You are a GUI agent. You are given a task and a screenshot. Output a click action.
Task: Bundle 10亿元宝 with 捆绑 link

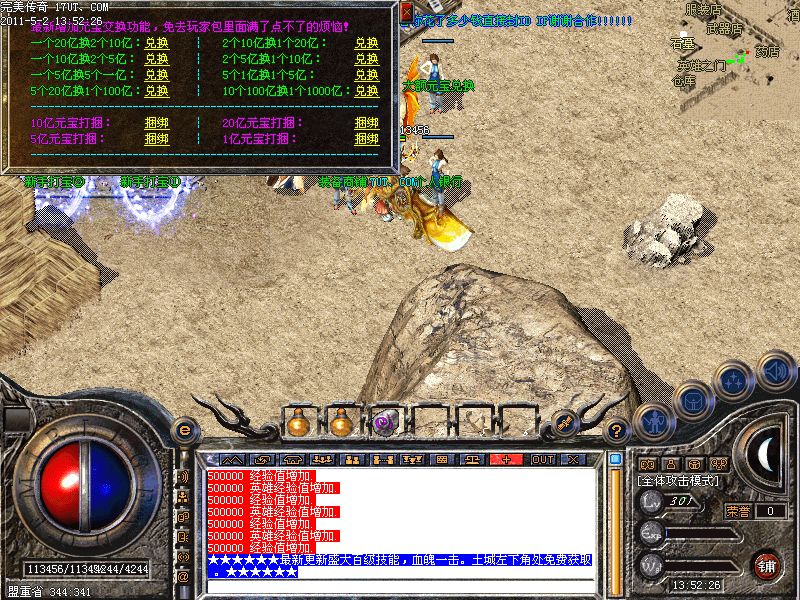click(156, 123)
